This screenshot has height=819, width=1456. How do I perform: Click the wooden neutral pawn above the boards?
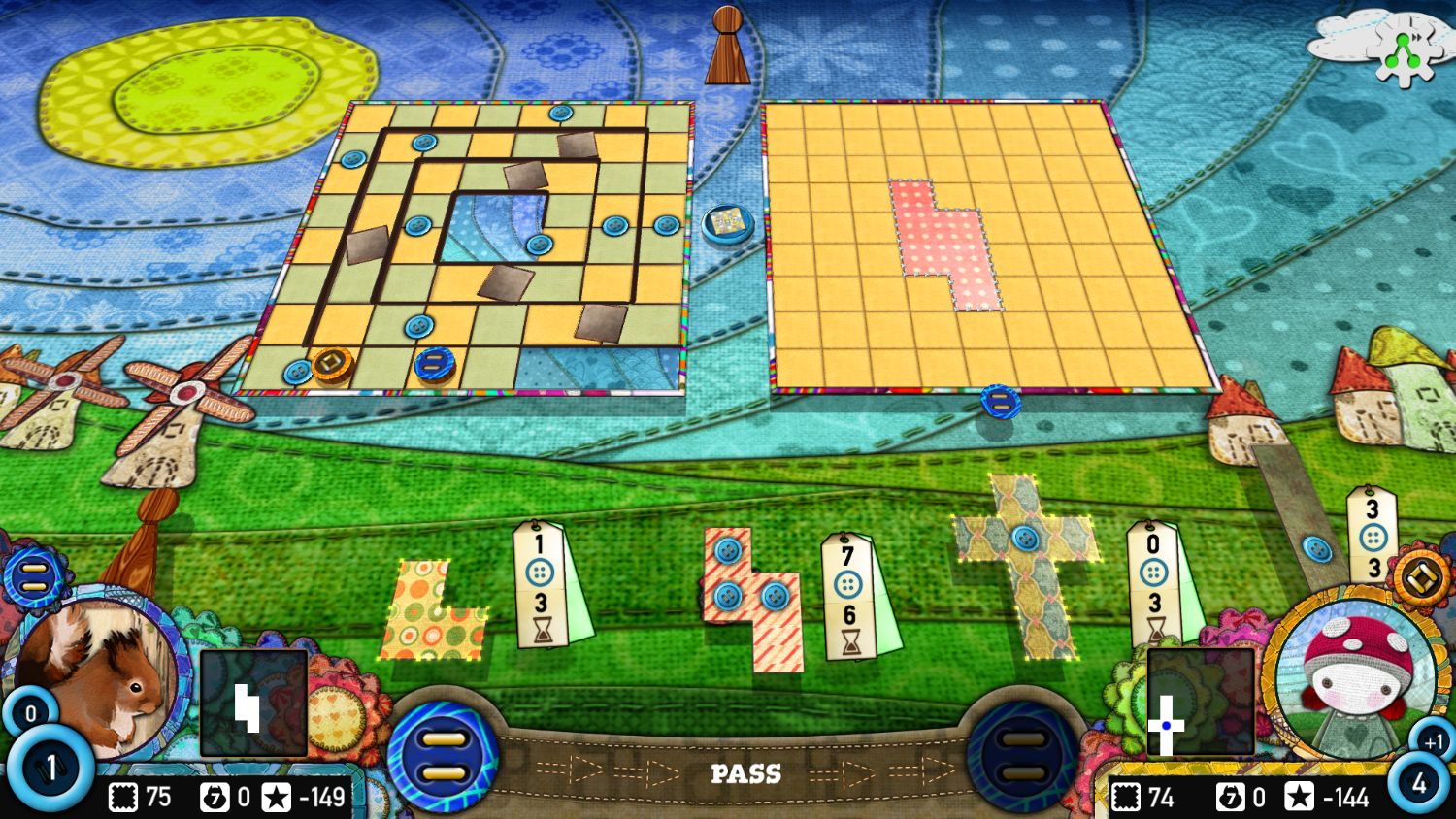(726, 46)
